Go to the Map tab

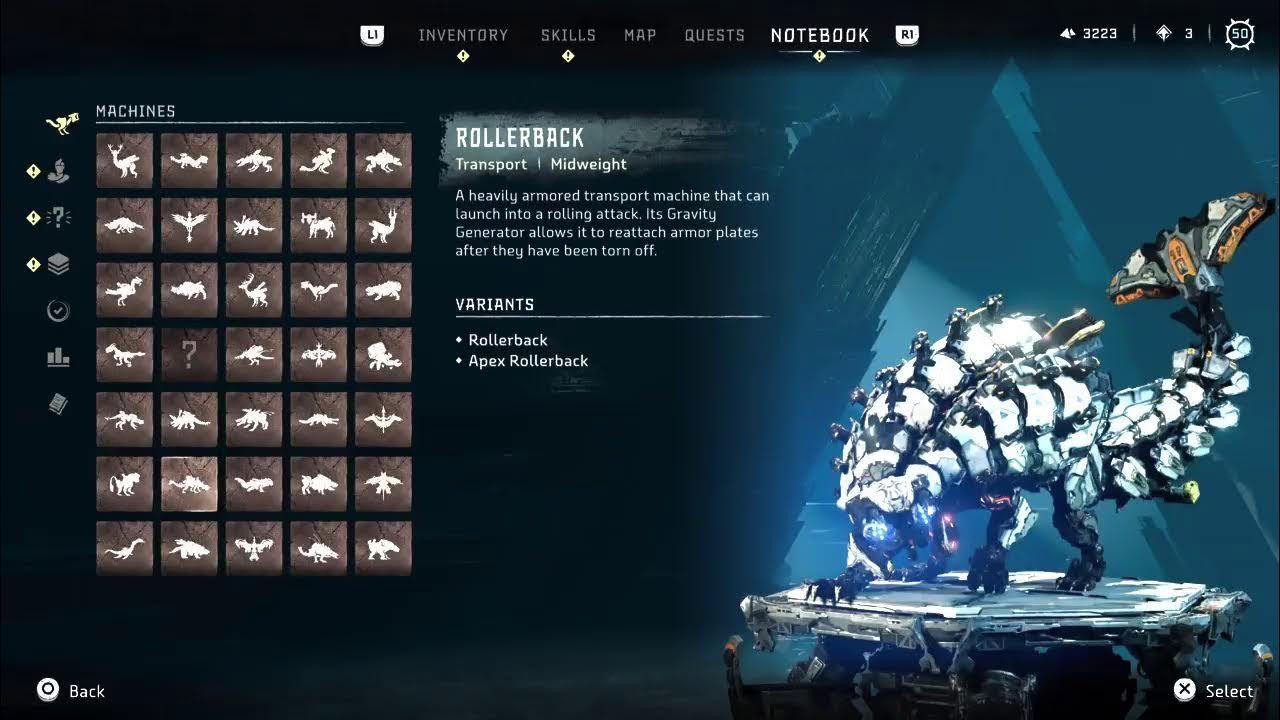tap(640, 35)
